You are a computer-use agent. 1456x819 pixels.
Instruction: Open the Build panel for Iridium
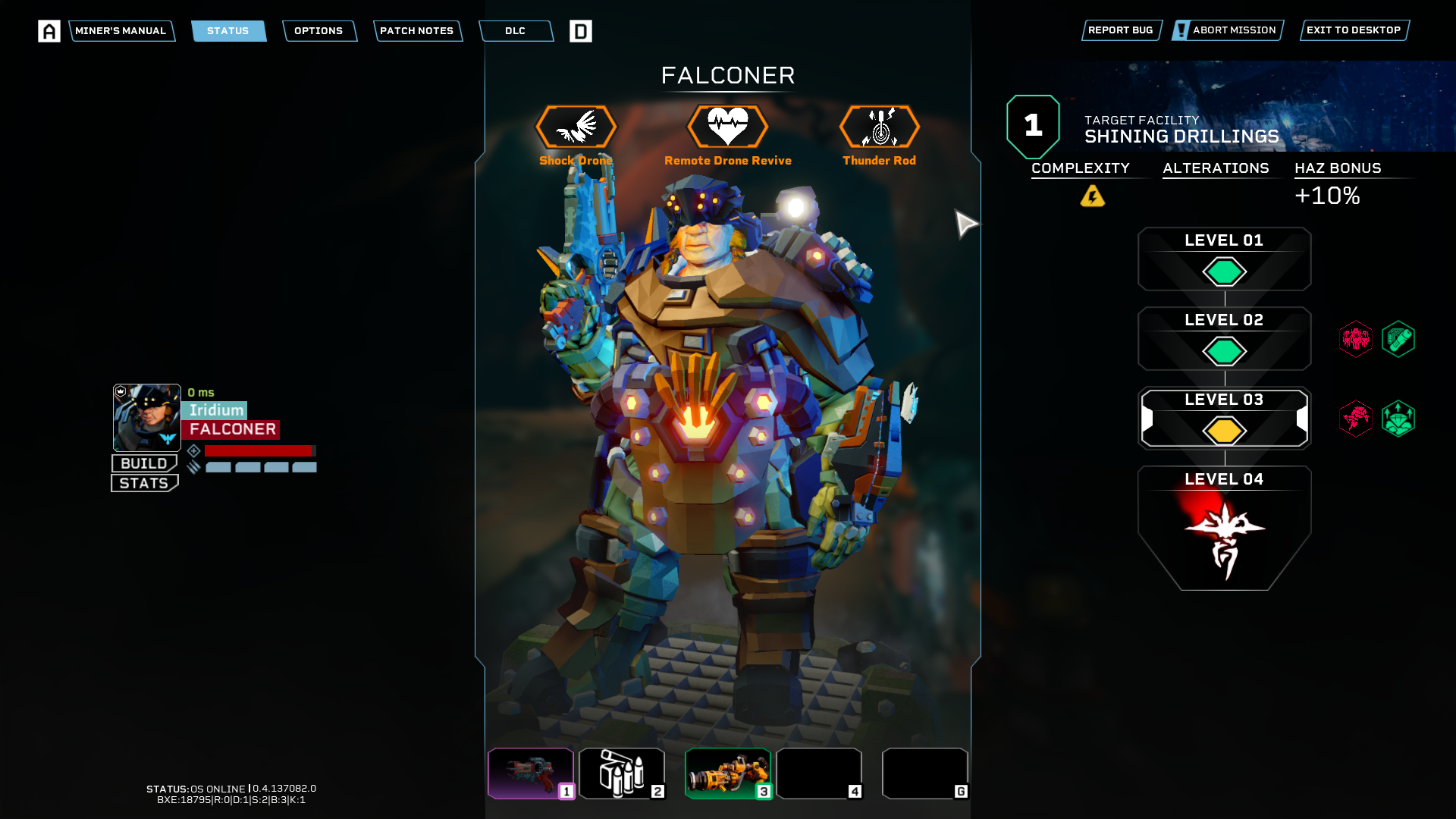[144, 463]
